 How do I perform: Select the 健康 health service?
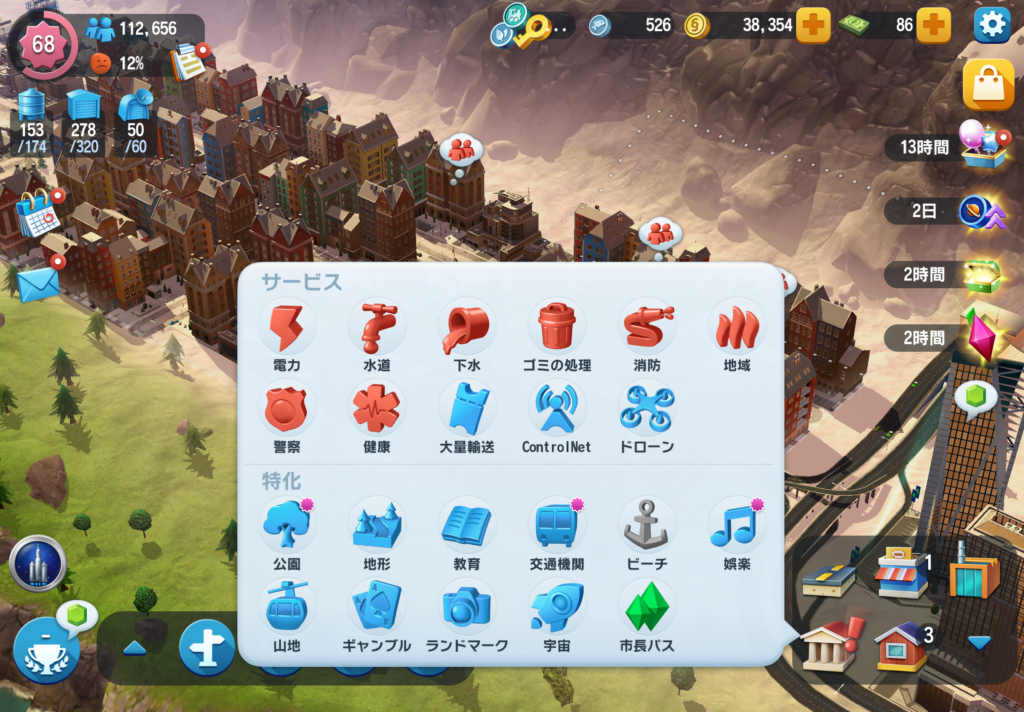click(x=376, y=409)
